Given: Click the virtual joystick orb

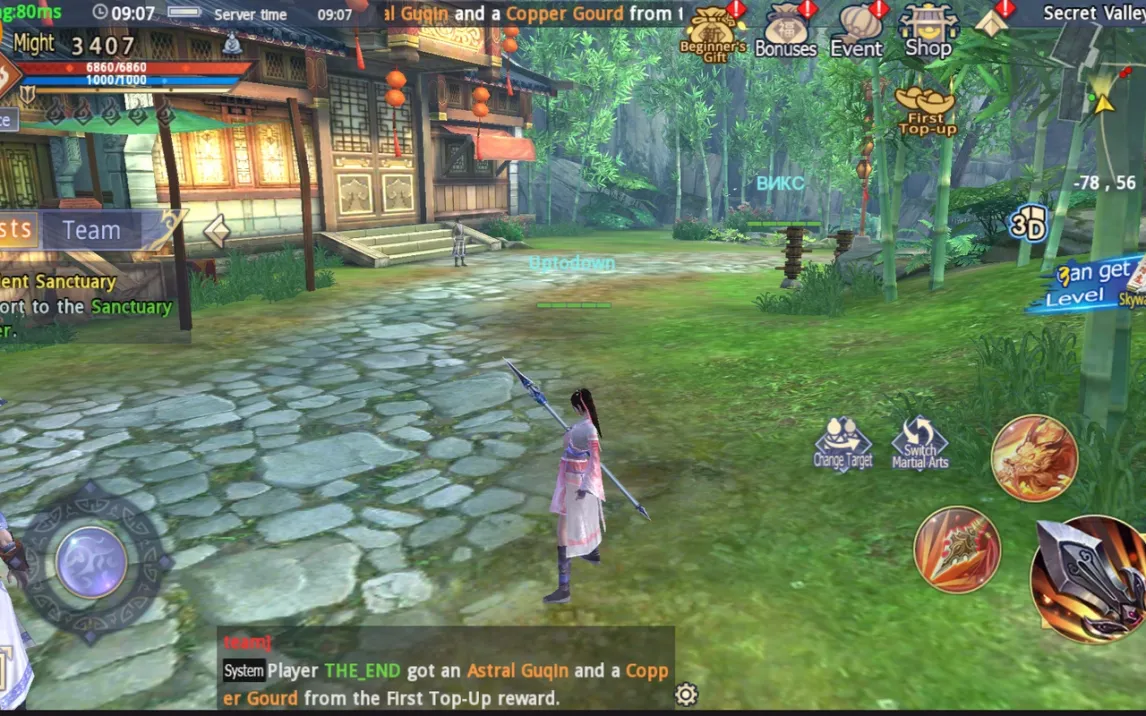Looking at the screenshot, I should [x=91, y=561].
